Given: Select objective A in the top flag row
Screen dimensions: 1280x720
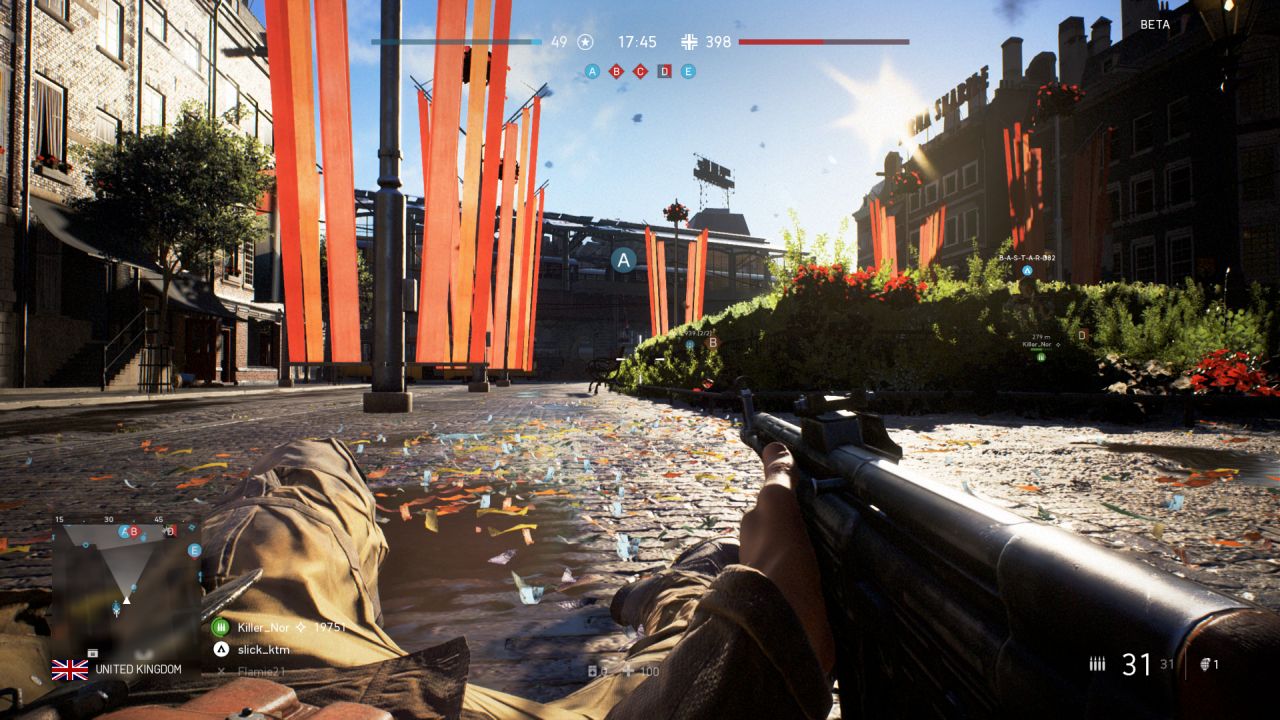Looking at the screenshot, I should (x=592, y=71).
